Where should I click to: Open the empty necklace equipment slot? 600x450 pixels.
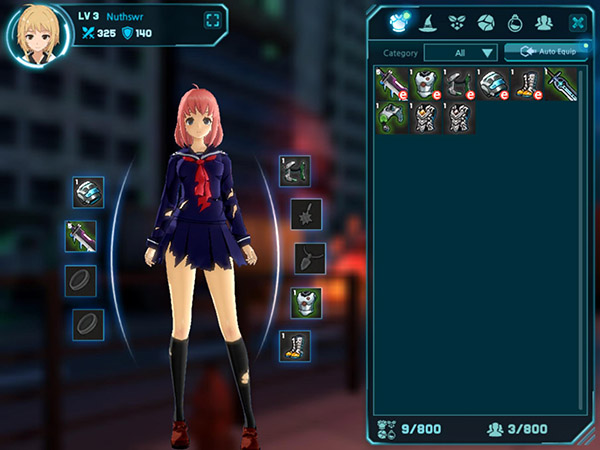(x=308, y=258)
